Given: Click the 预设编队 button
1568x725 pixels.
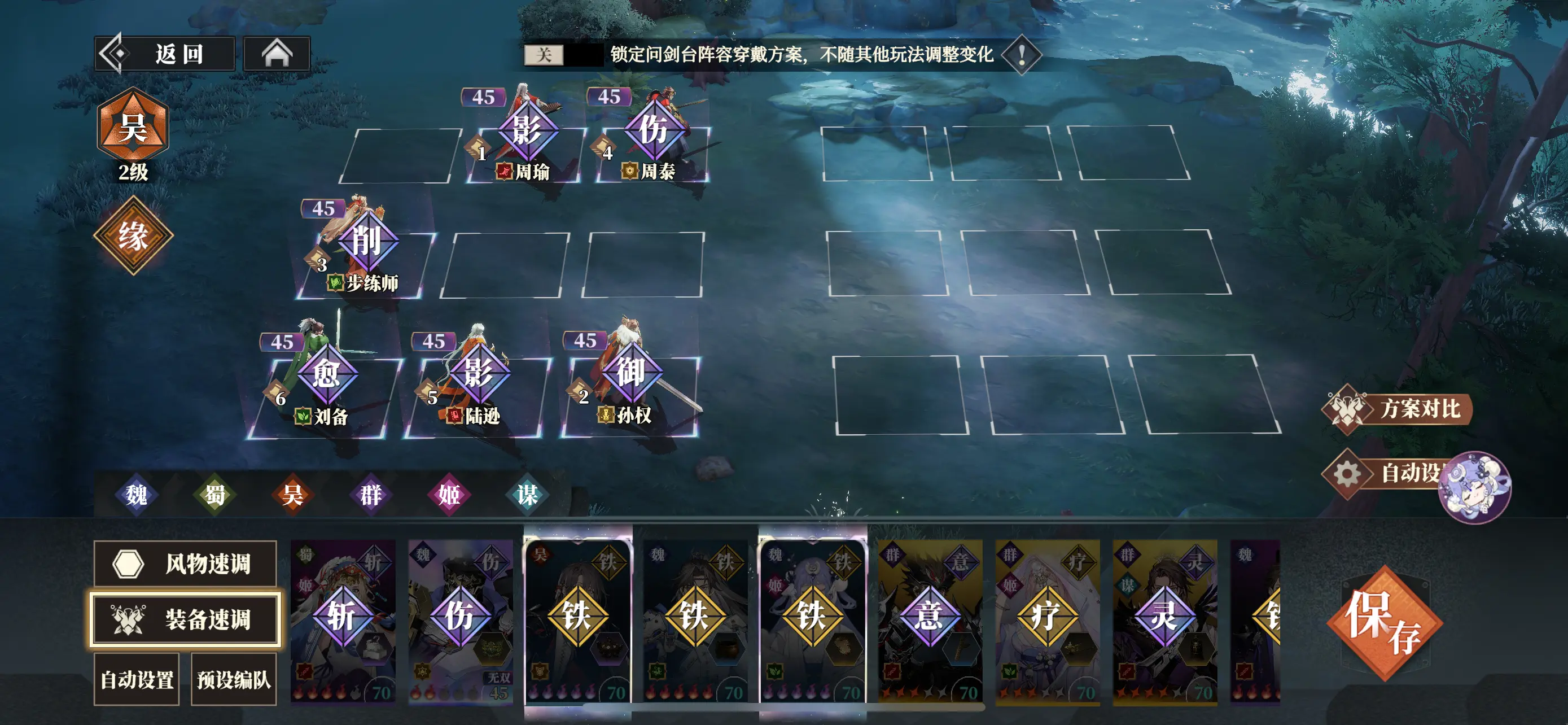Looking at the screenshot, I should click(x=234, y=678).
